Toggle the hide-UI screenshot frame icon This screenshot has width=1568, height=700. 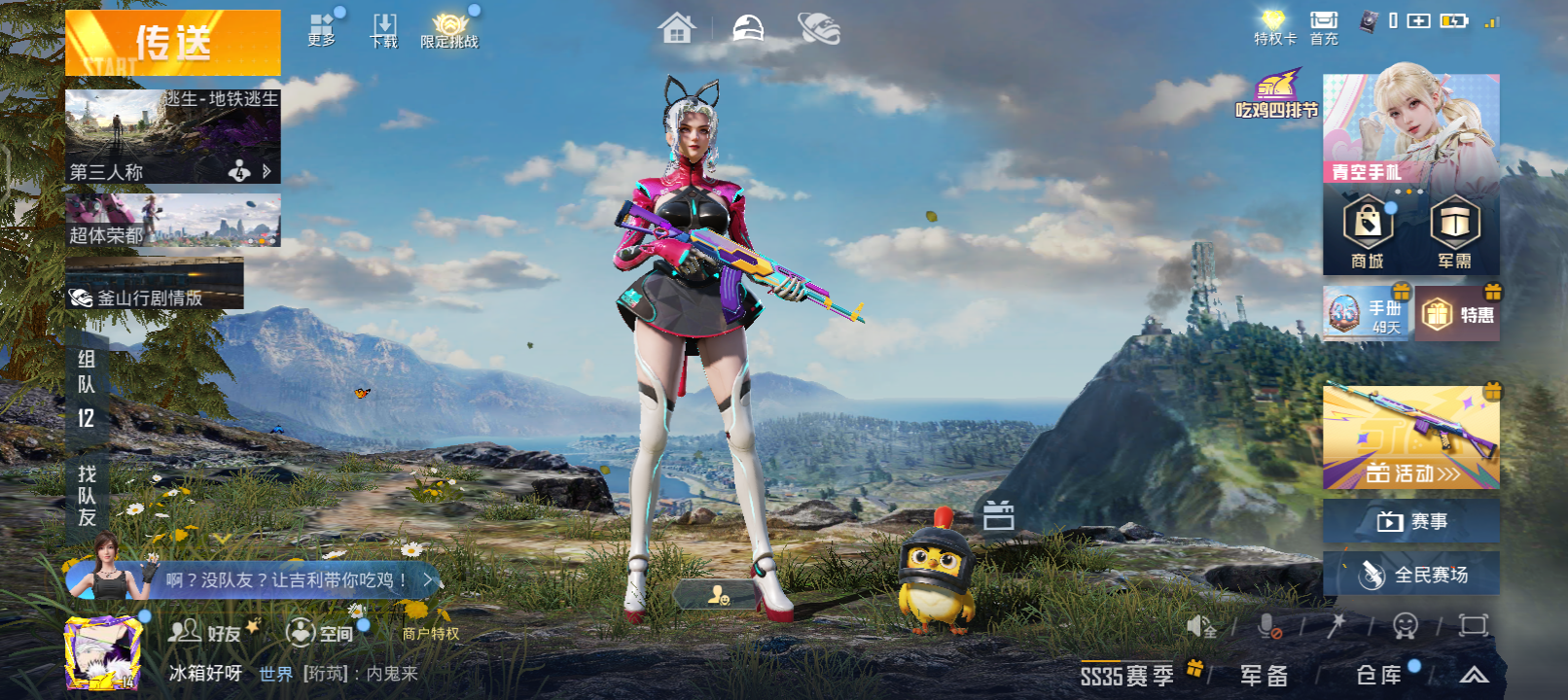[1472, 627]
